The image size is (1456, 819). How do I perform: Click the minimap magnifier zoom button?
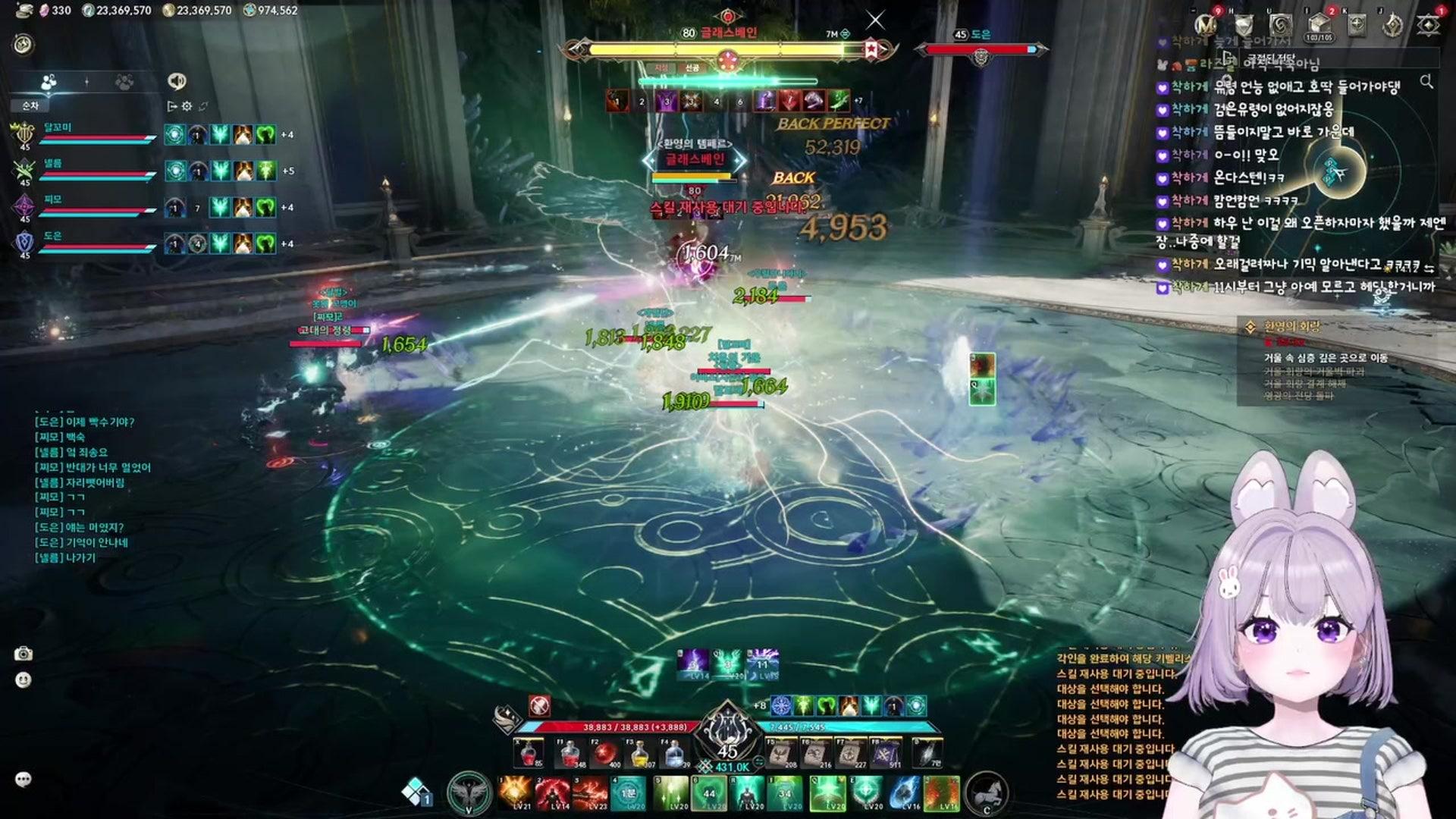pyautogui.click(x=1426, y=81)
